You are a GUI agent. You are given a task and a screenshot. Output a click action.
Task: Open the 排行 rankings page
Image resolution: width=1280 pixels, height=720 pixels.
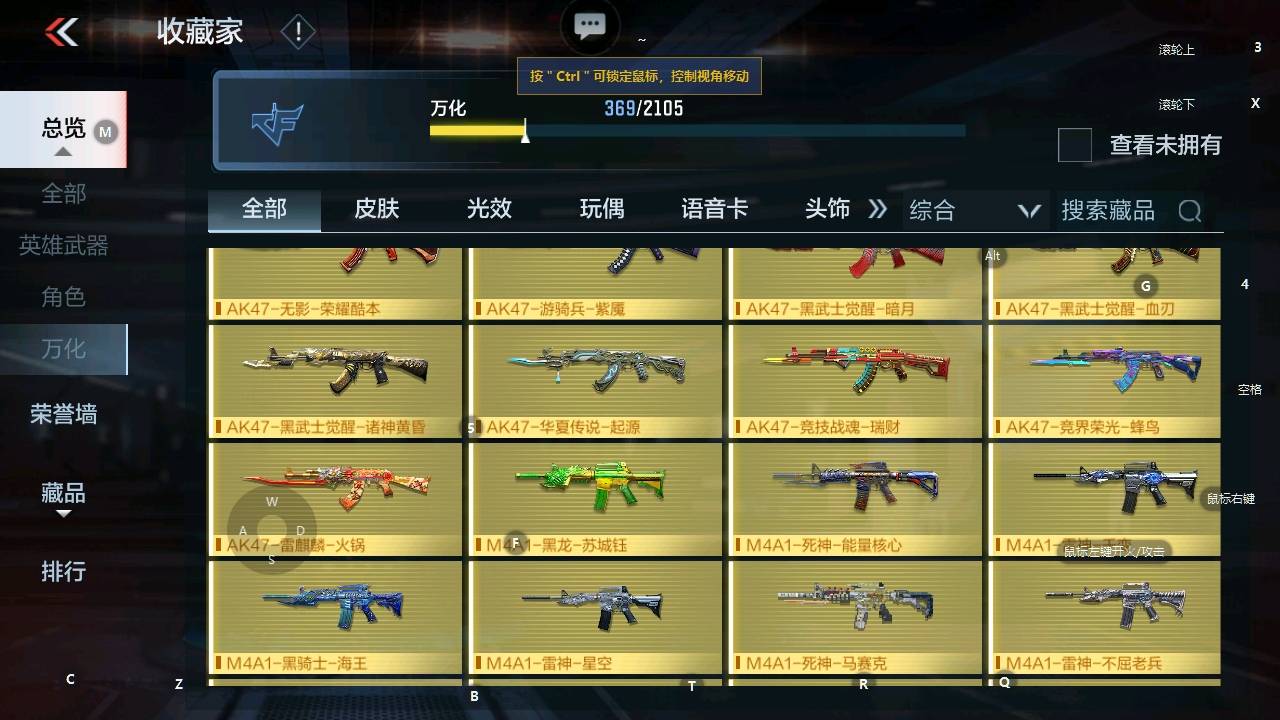(62, 572)
